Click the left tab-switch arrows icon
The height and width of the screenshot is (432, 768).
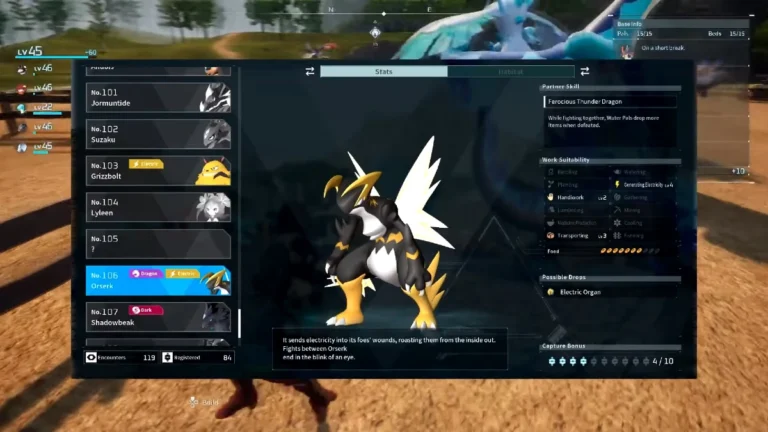310,71
